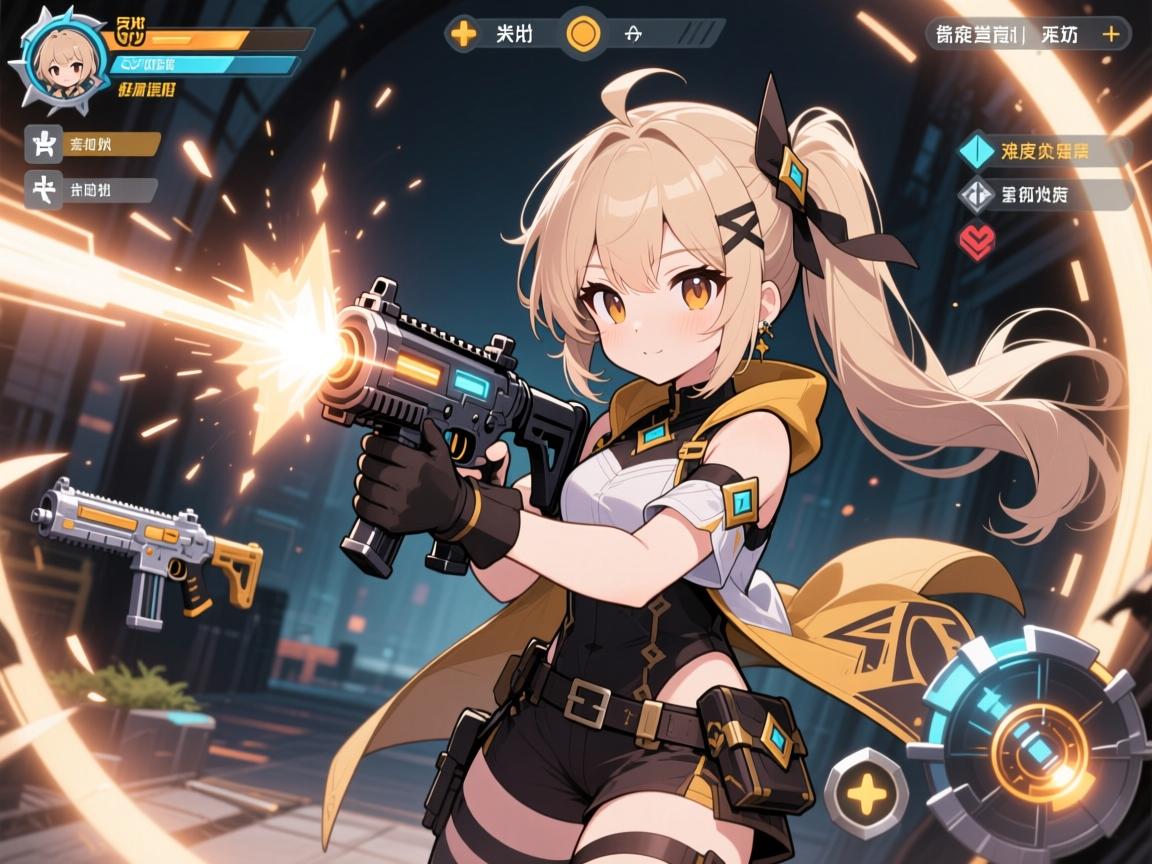The width and height of the screenshot is (1152, 864).
Task: Click the gray button with white cross icon
Action: 44,190
